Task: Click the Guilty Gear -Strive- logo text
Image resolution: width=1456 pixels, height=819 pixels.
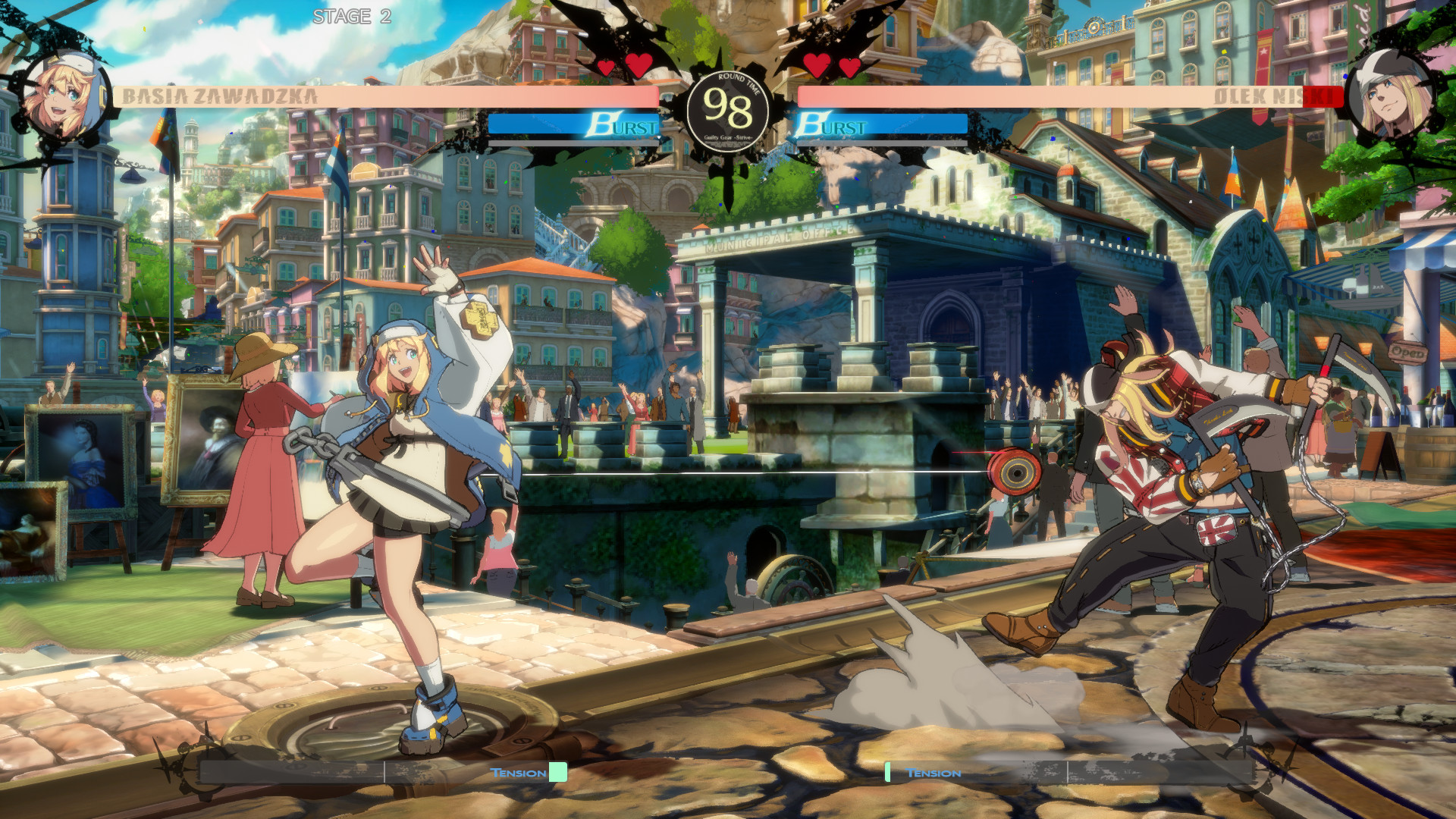Action: [730, 137]
